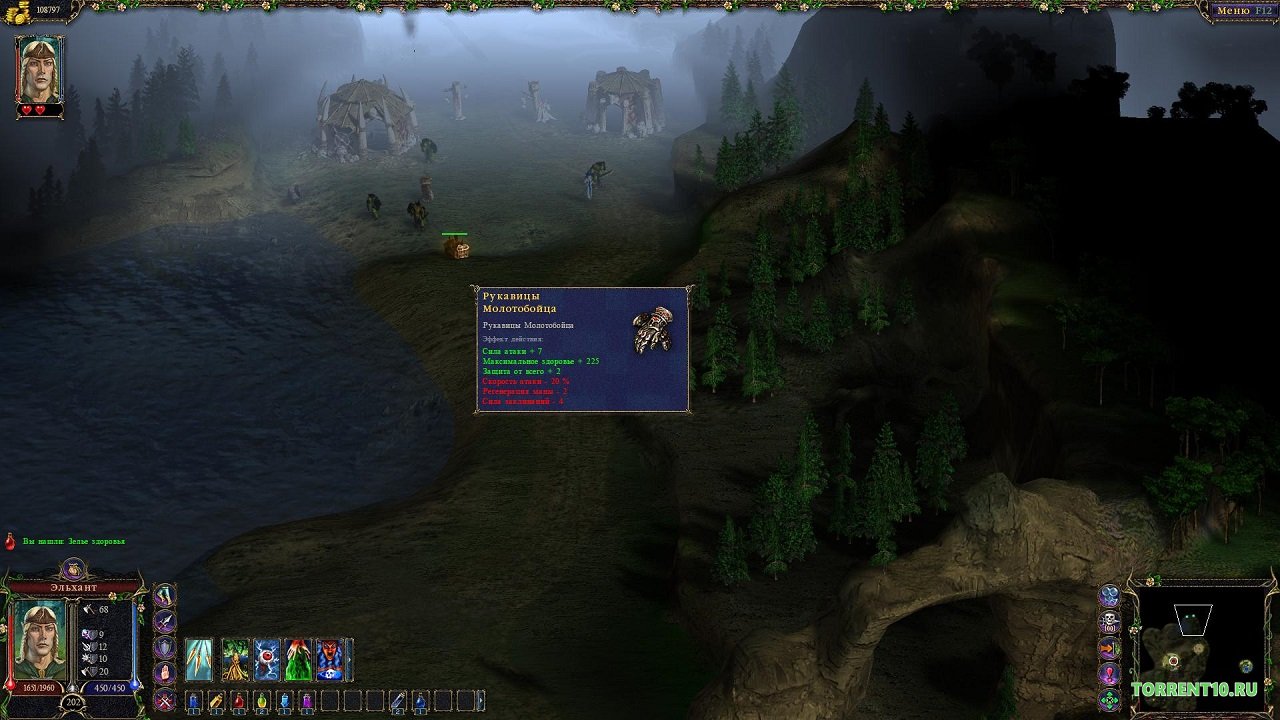Screen dimensions: 1280x720
Task: Cast the golden arrows volley ability
Action: tap(199, 660)
